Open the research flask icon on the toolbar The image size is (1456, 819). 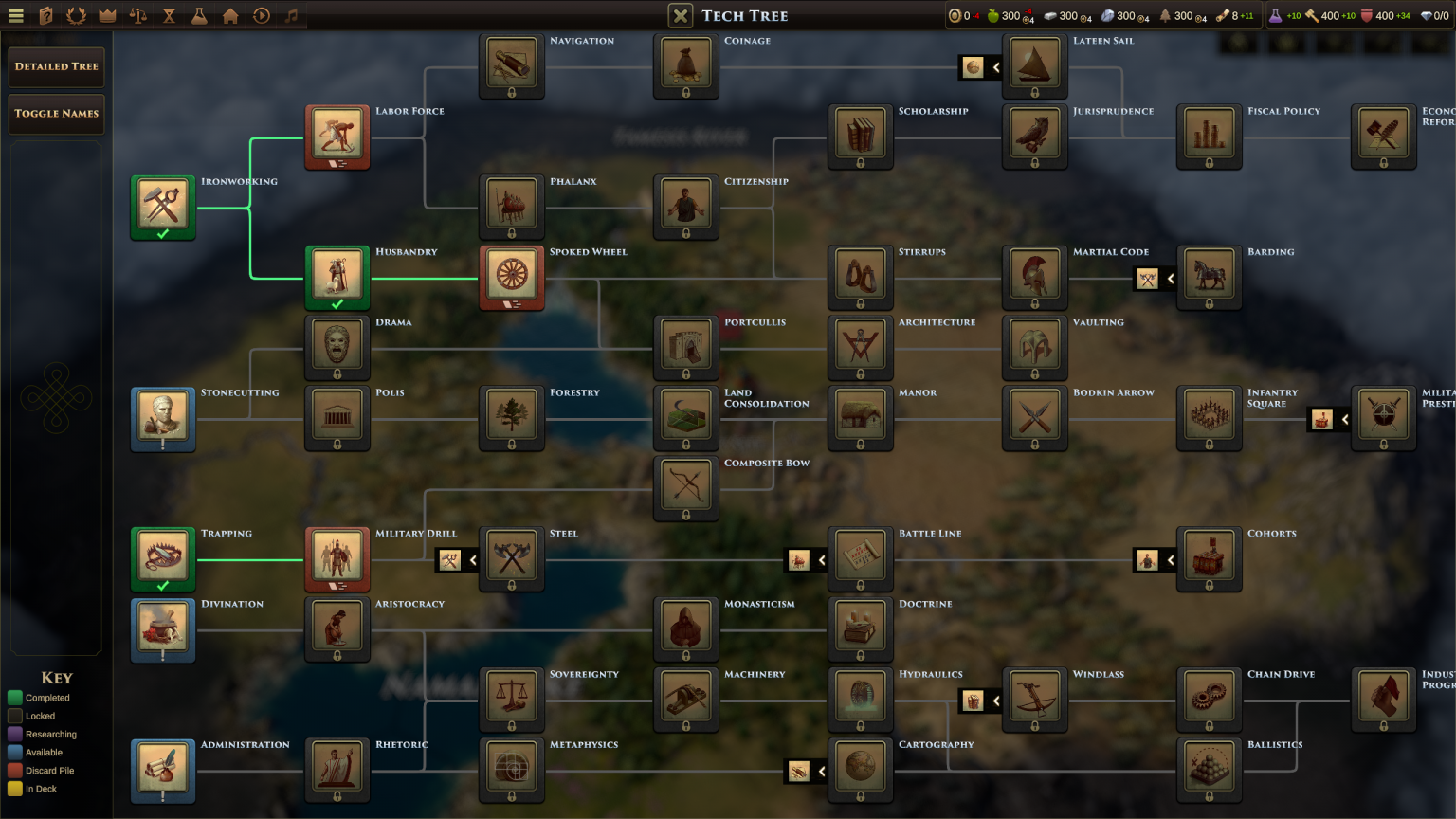[199, 16]
